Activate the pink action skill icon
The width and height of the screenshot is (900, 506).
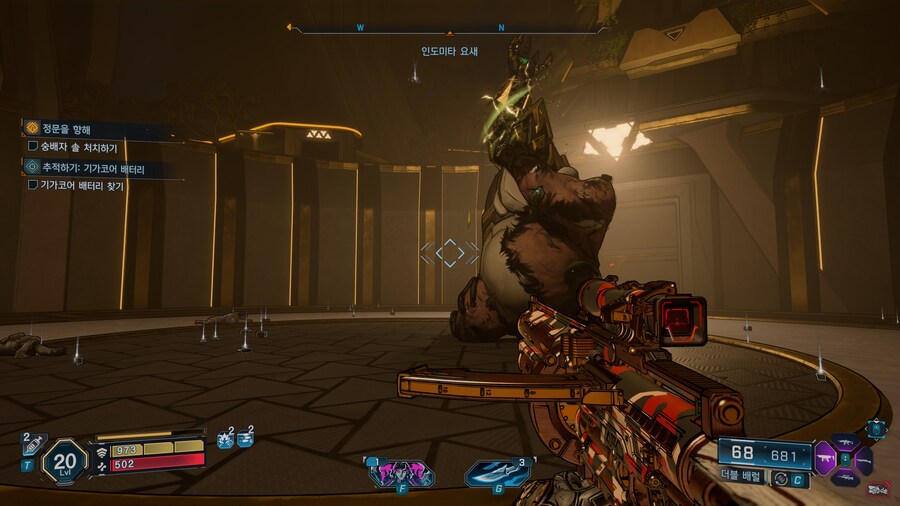click(x=401, y=472)
